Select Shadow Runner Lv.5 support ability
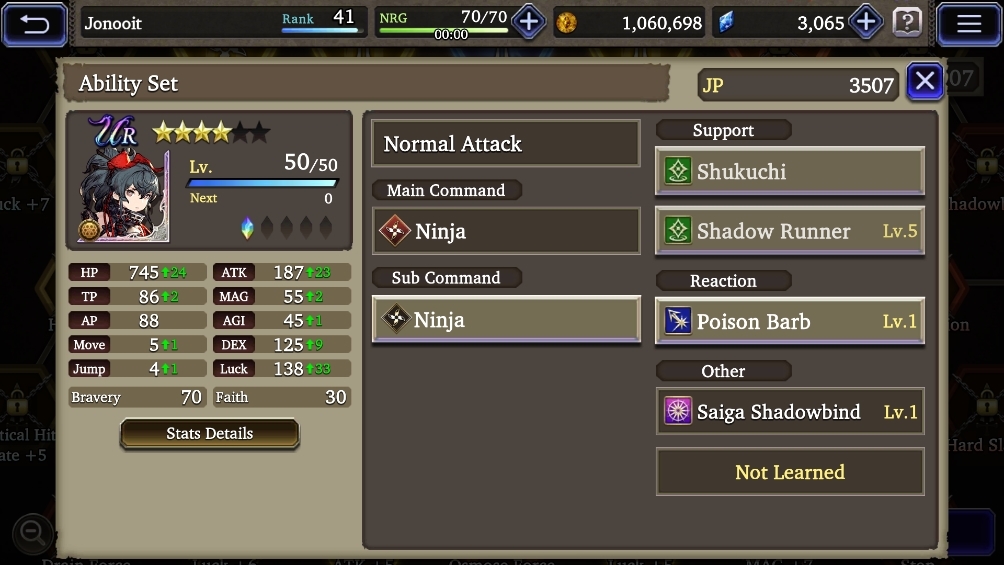The height and width of the screenshot is (565, 1004). tap(789, 231)
